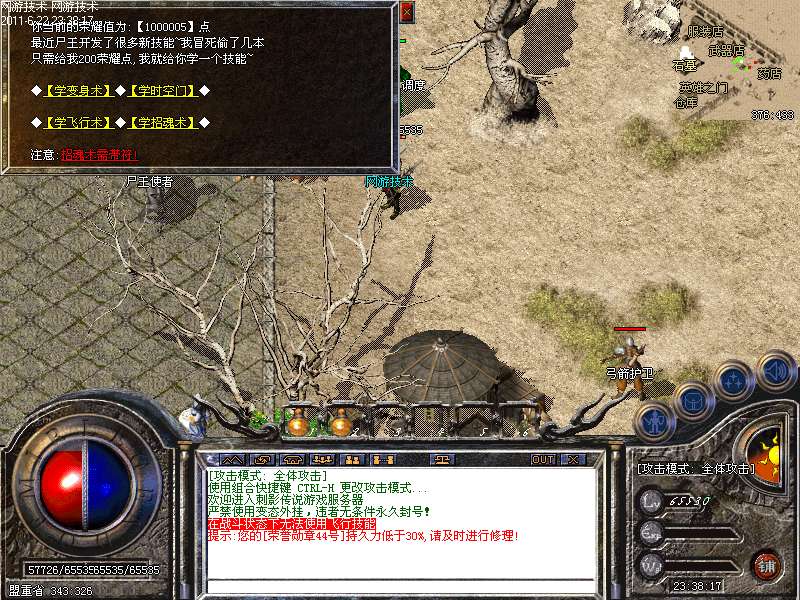Open the character figure round button

tap(654, 423)
